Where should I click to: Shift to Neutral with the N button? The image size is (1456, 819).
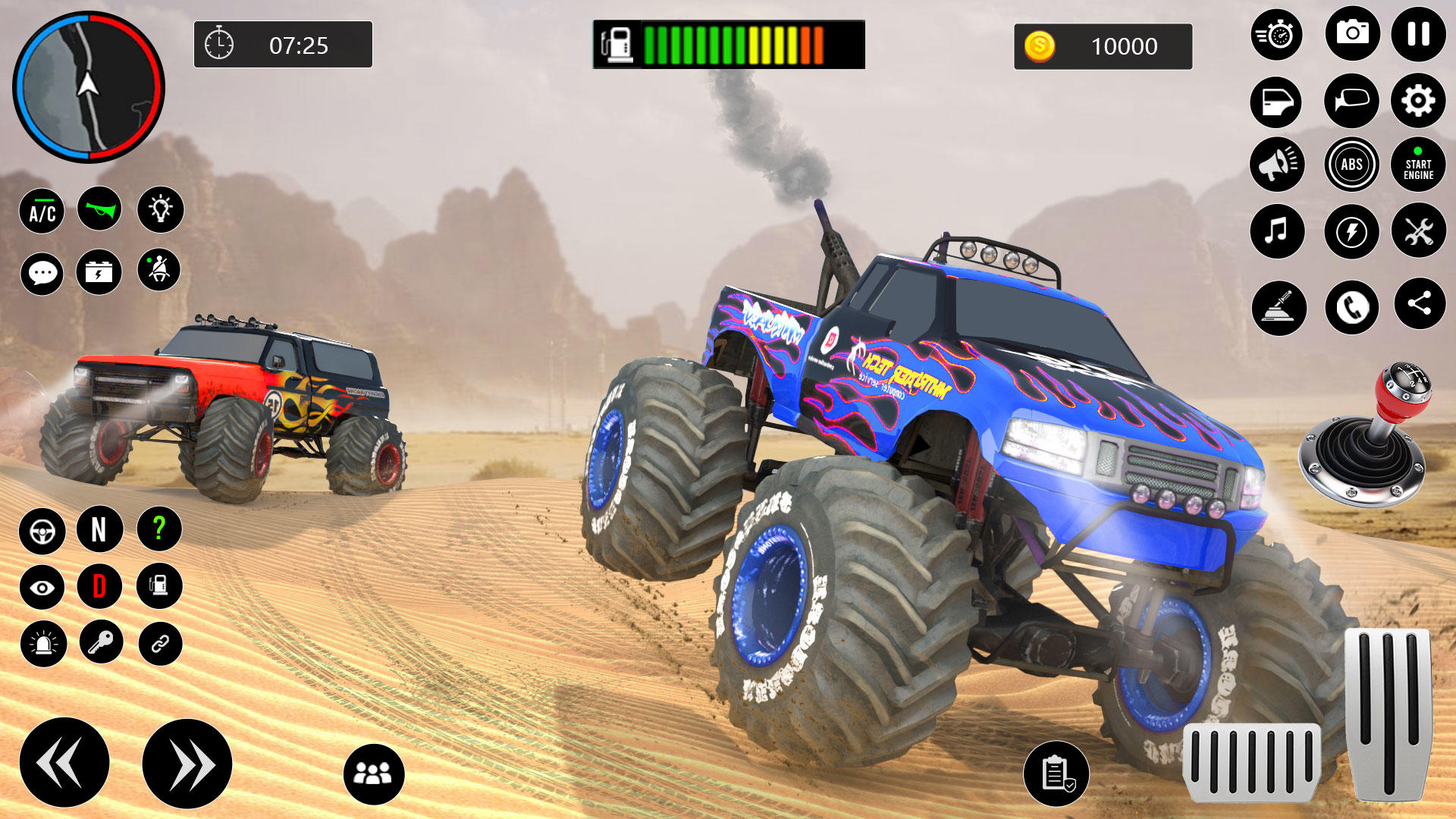(x=100, y=531)
